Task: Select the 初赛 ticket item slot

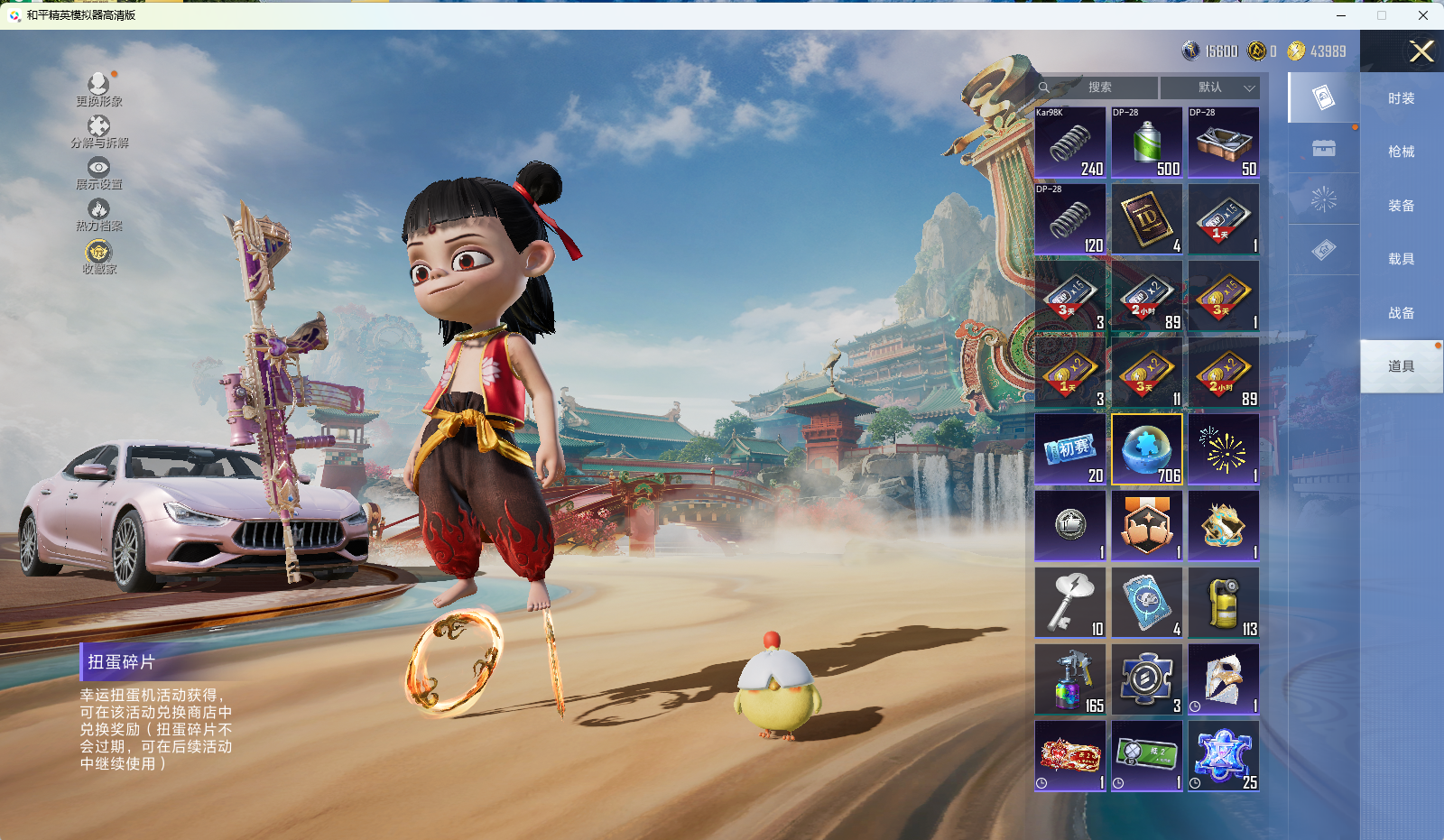Action: [1070, 449]
